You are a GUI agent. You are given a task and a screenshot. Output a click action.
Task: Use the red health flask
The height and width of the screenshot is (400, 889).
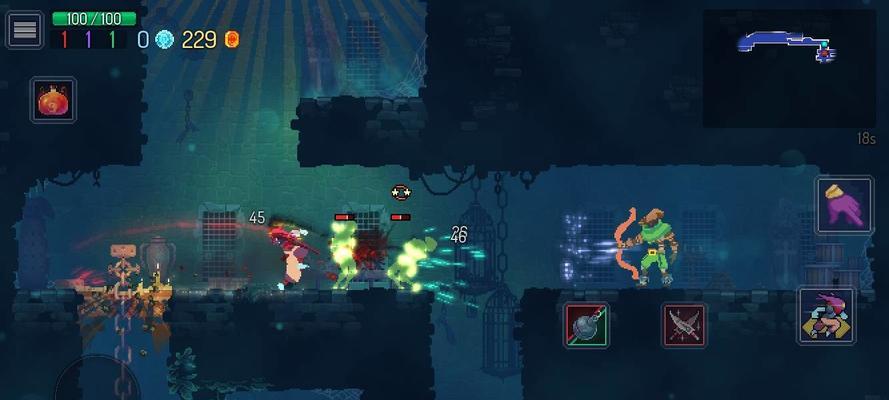[x=53, y=100]
